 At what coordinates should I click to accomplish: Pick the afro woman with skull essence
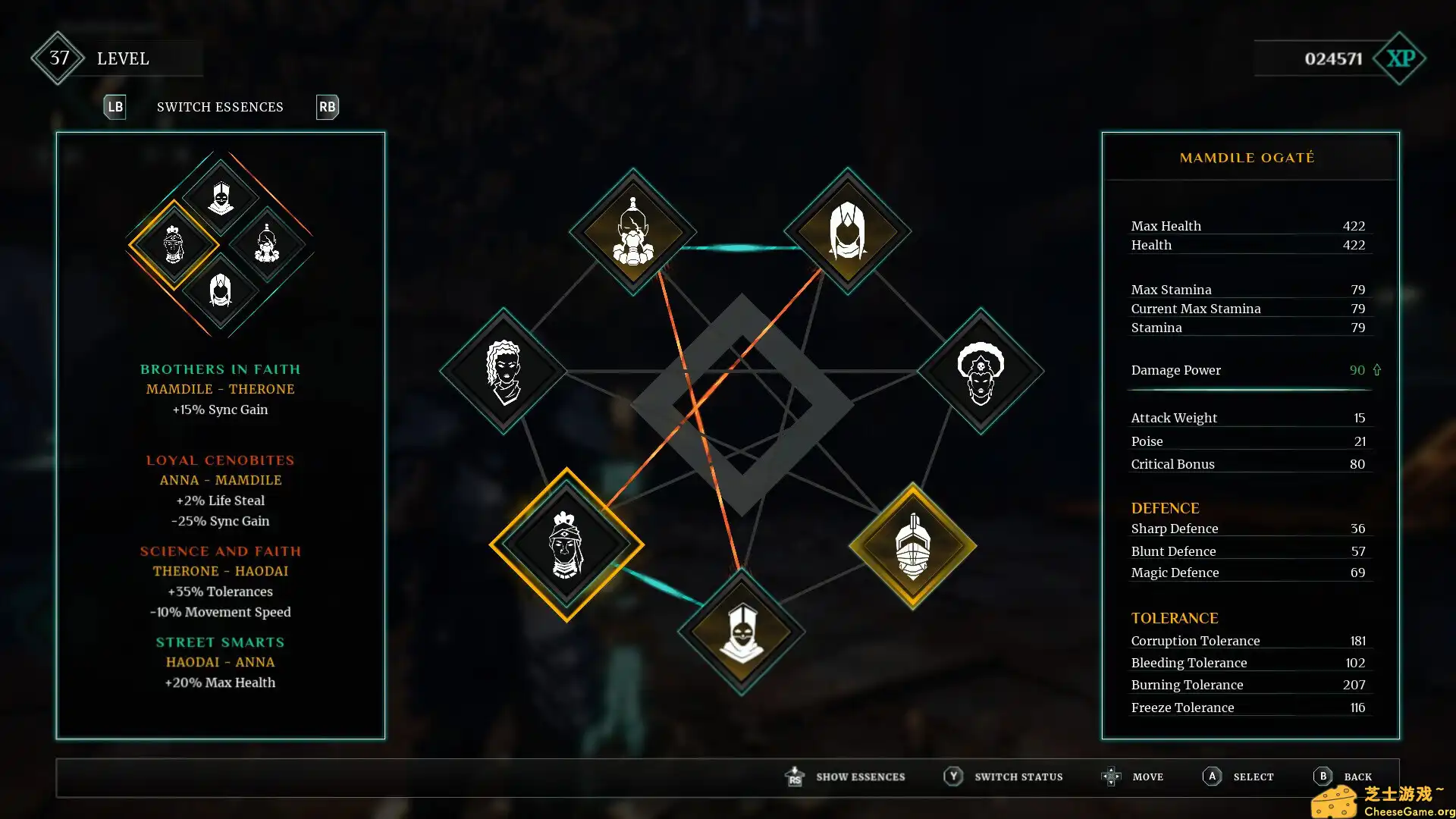pos(981,371)
